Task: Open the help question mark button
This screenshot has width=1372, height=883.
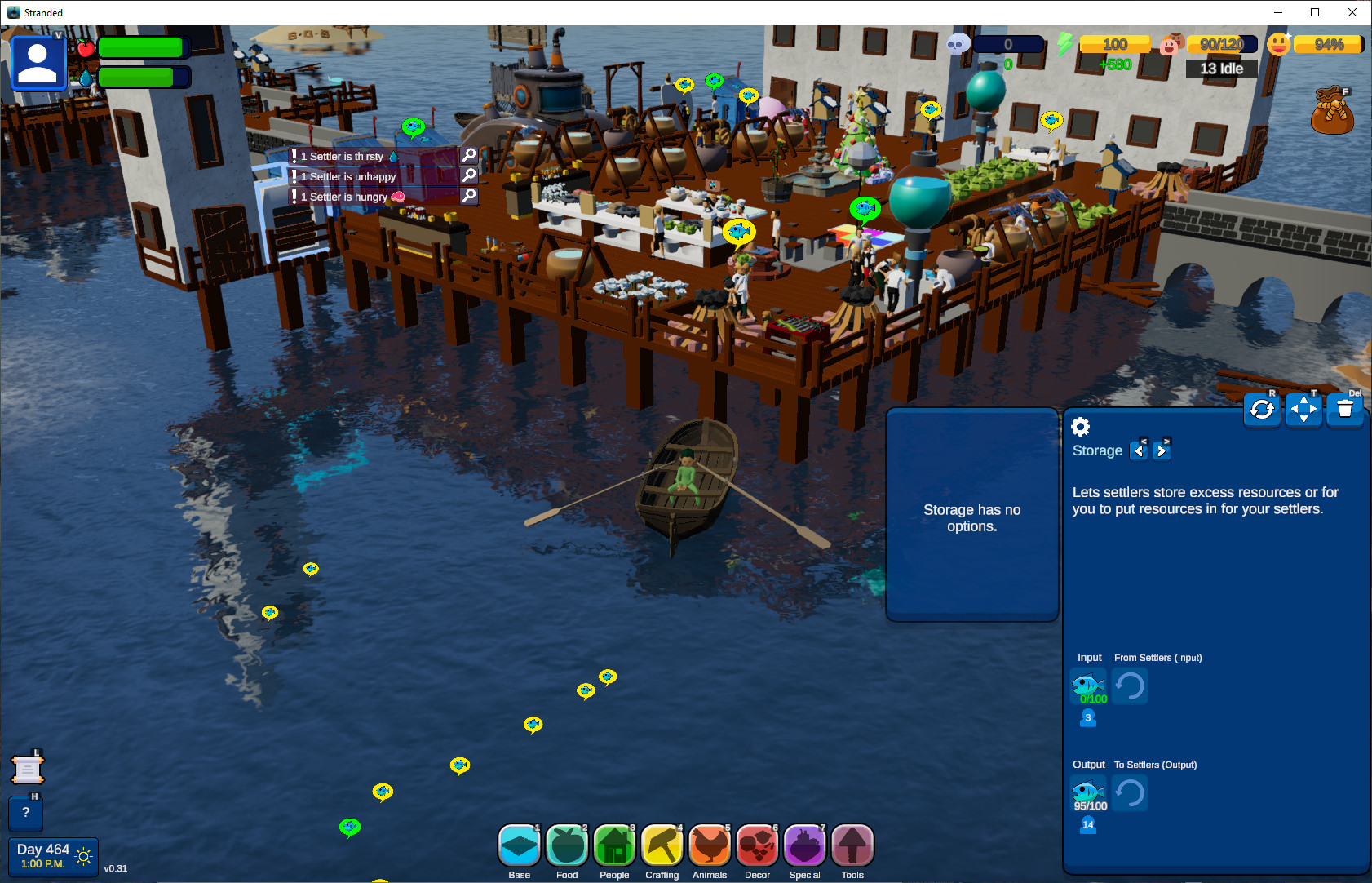Action: 26,813
